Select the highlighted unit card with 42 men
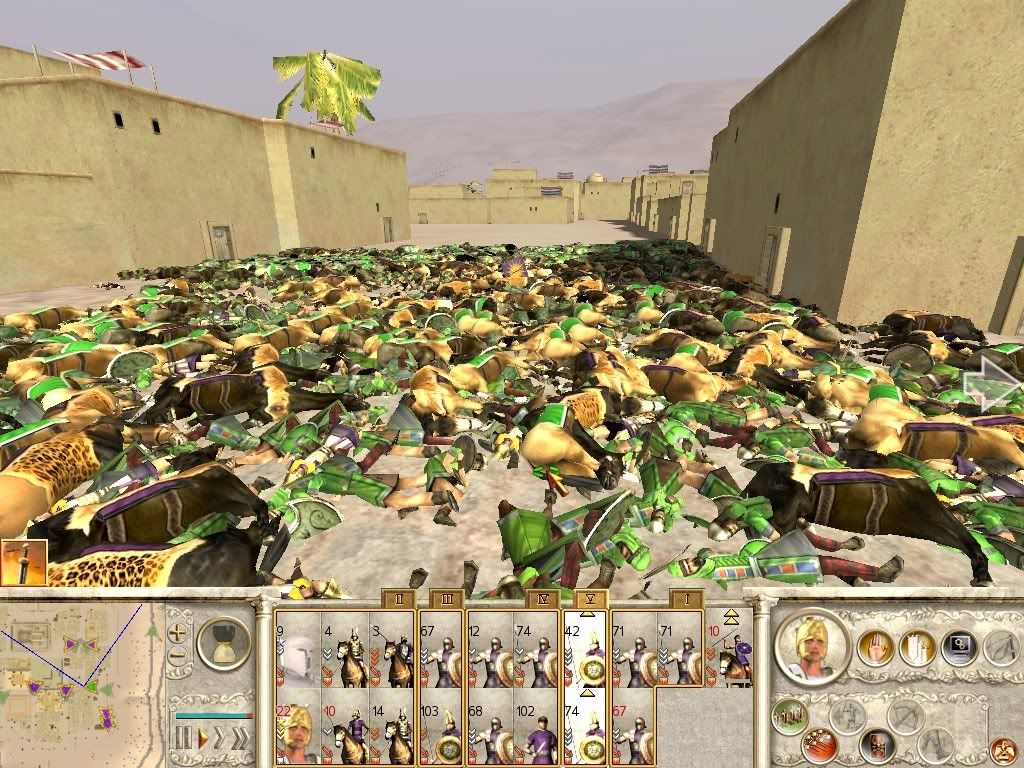Screen dimensions: 1024x768 pos(586,650)
